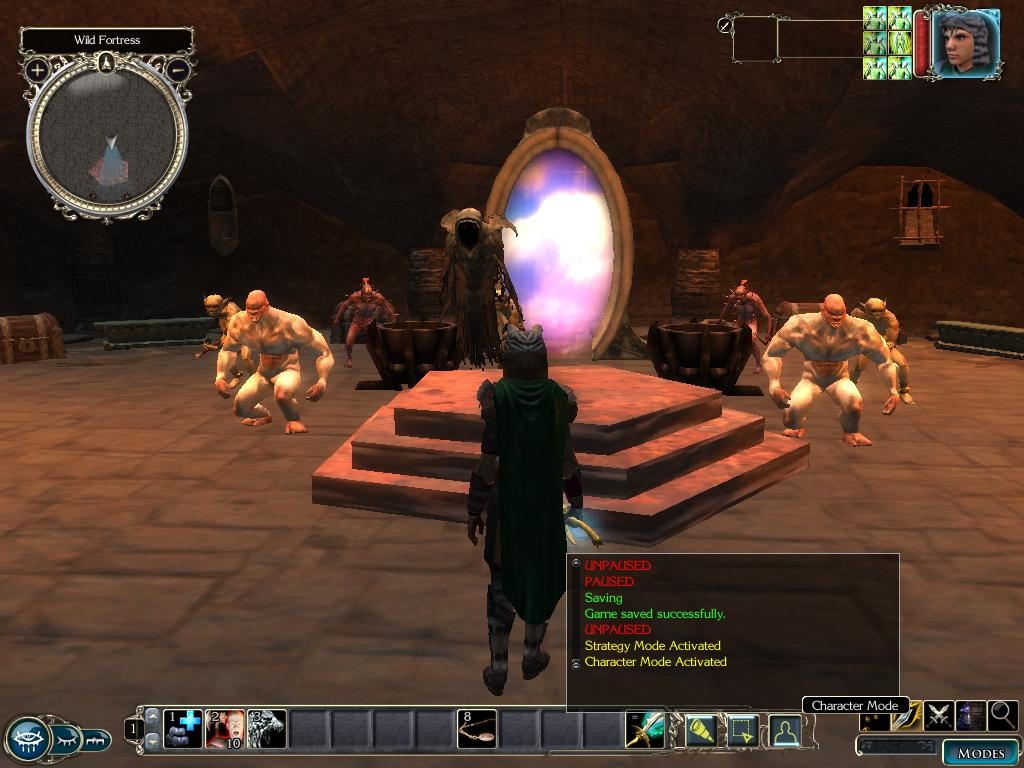Click the closed eye stealth button
The height and width of the screenshot is (768, 1024).
pos(65,739)
